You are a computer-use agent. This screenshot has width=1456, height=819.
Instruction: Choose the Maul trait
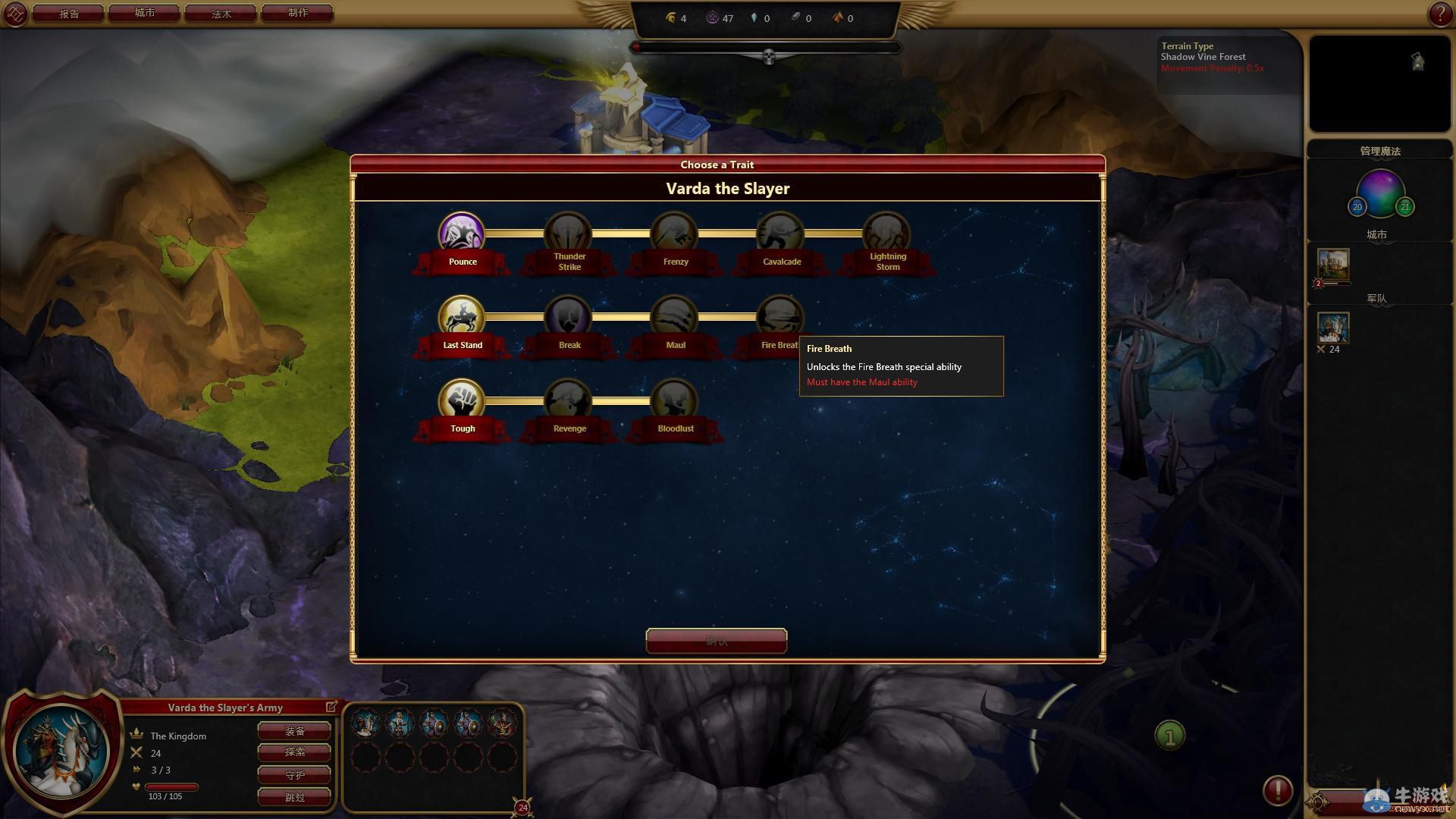click(673, 316)
